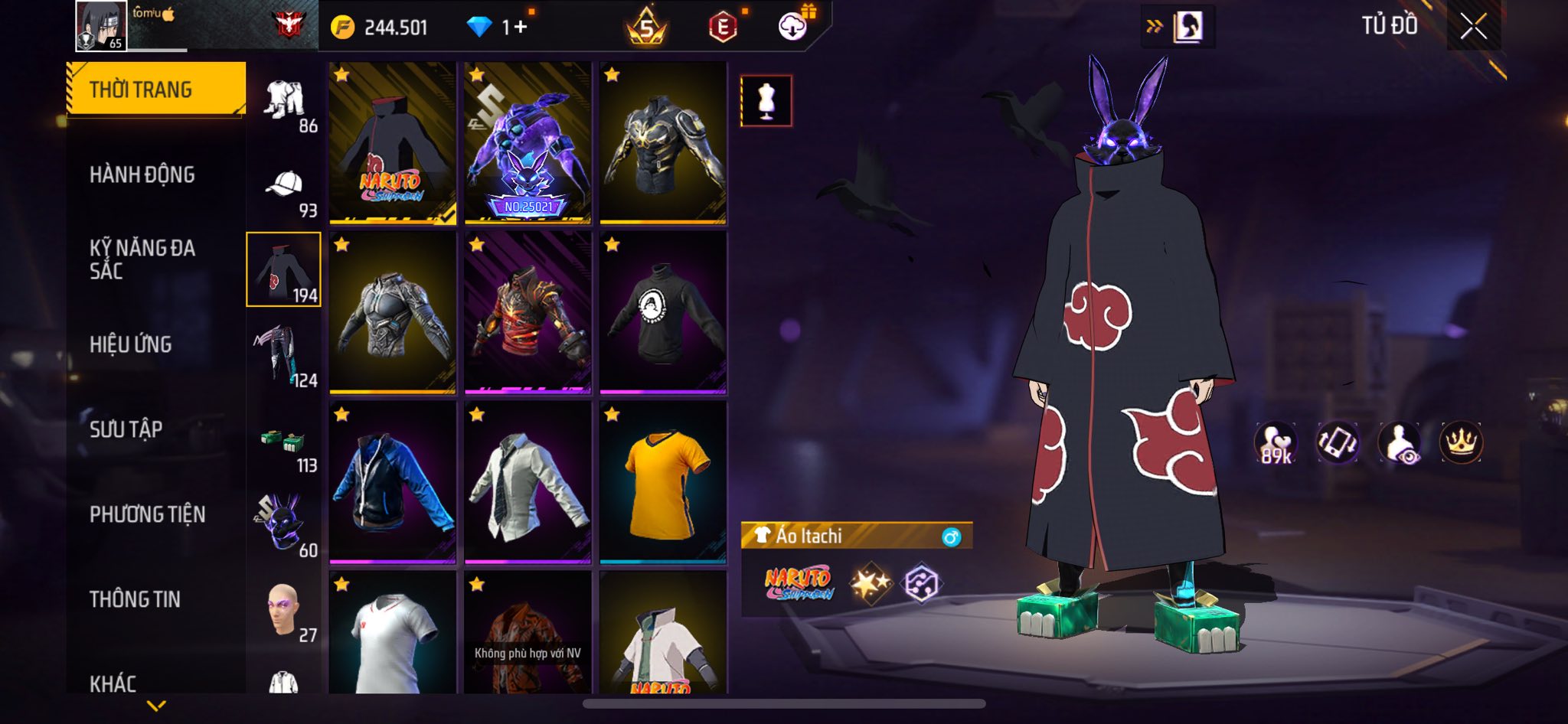
Task: Select the purple rabbit NO.25021 top
Action: (528, 144)
